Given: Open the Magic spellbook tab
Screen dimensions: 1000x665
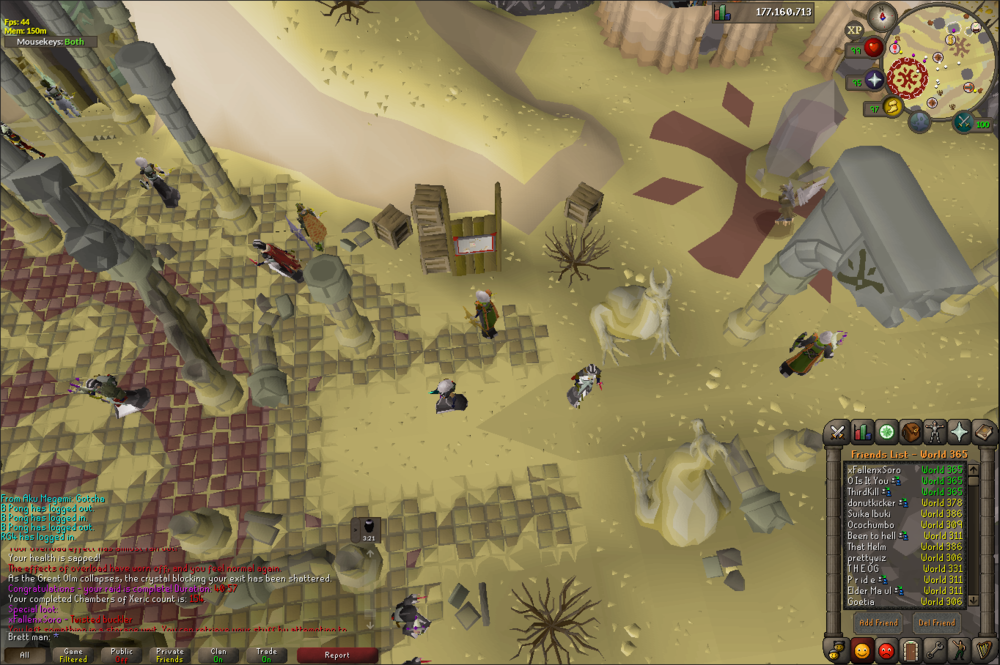Looking at the screenshot, I should coord(983,432).
